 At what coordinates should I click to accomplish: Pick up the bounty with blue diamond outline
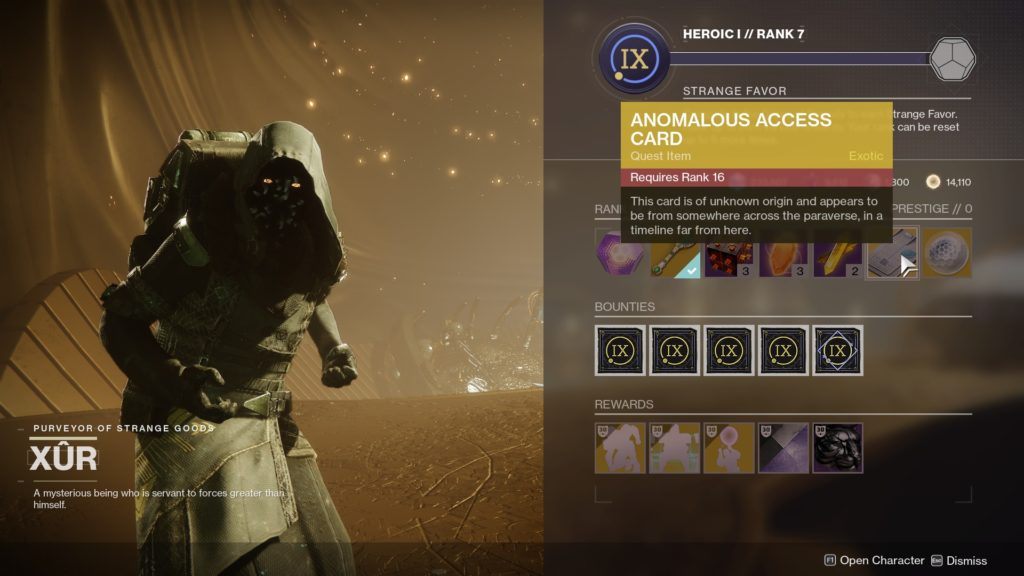[838, 350]
